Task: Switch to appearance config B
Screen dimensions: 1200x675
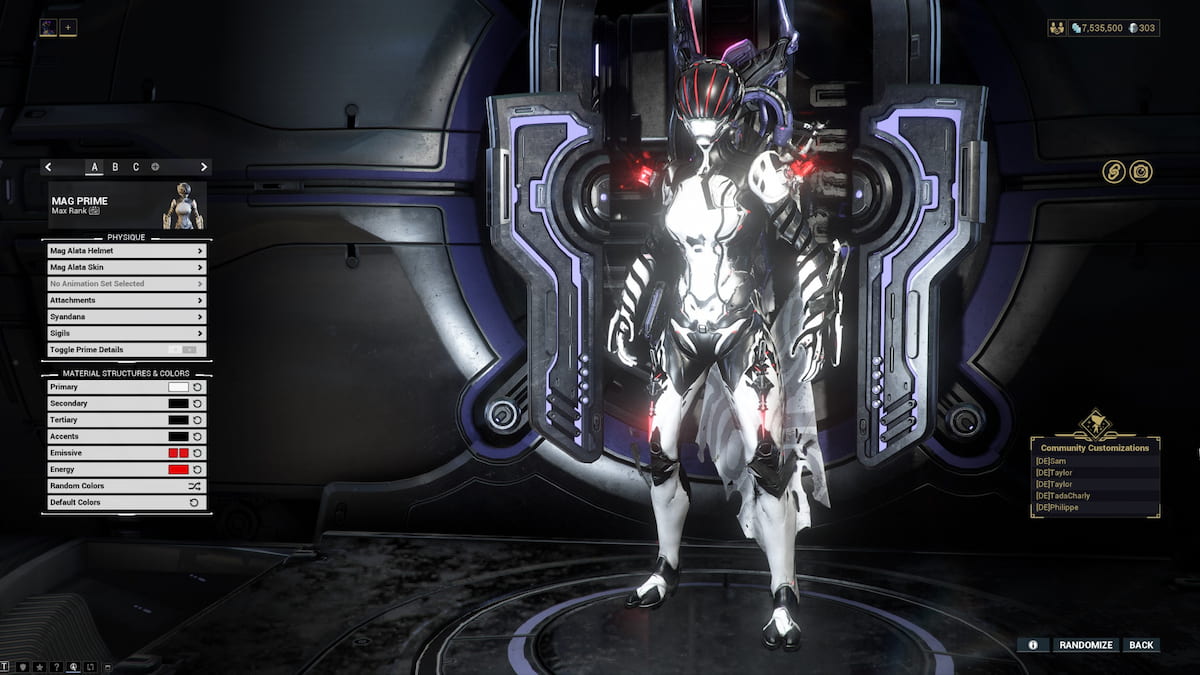Action: [x=115, y=167]
